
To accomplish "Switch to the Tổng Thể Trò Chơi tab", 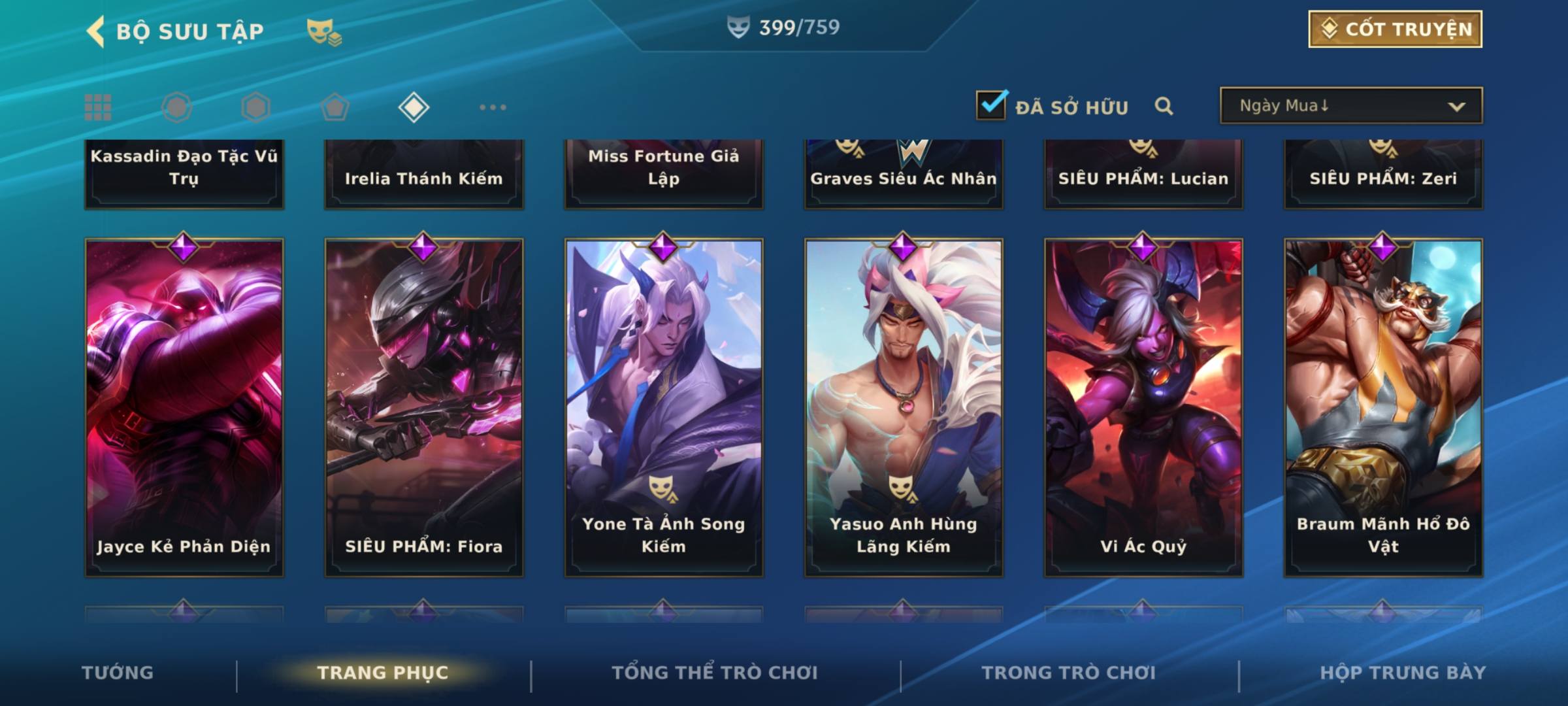I will 715,673.
